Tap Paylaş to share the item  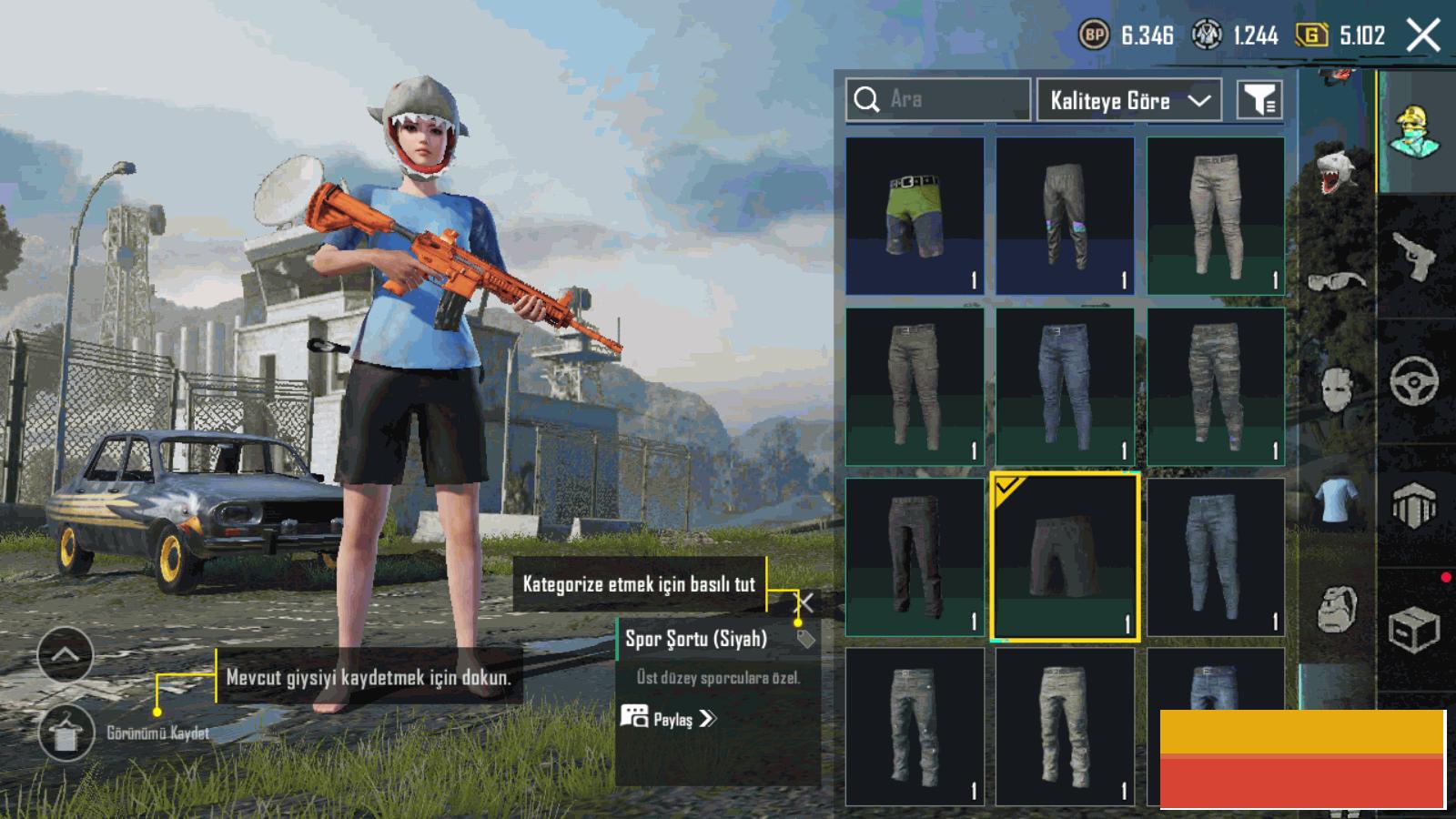pyautogui.click(x=670, y=719)
